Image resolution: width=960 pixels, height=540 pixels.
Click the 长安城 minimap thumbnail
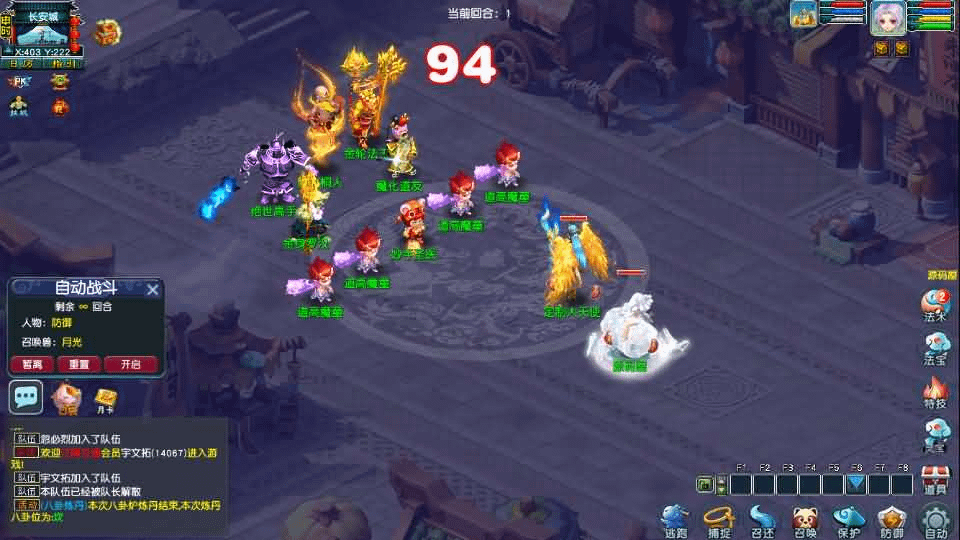coord(43,32)
